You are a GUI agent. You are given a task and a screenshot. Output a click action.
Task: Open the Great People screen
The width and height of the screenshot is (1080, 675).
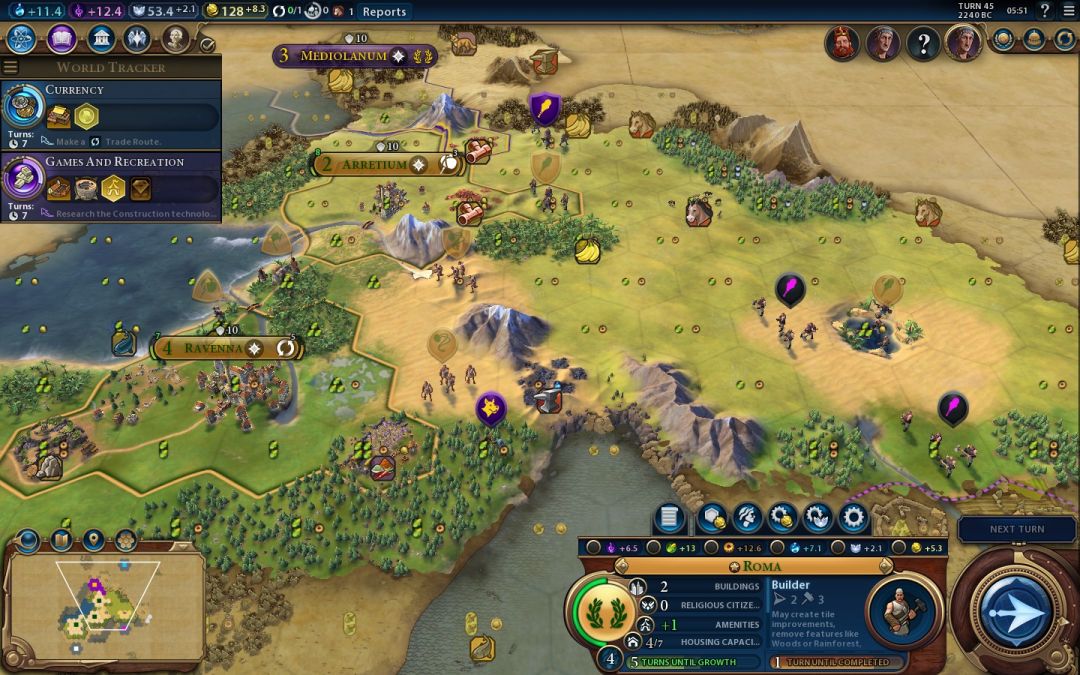[176, 40]
